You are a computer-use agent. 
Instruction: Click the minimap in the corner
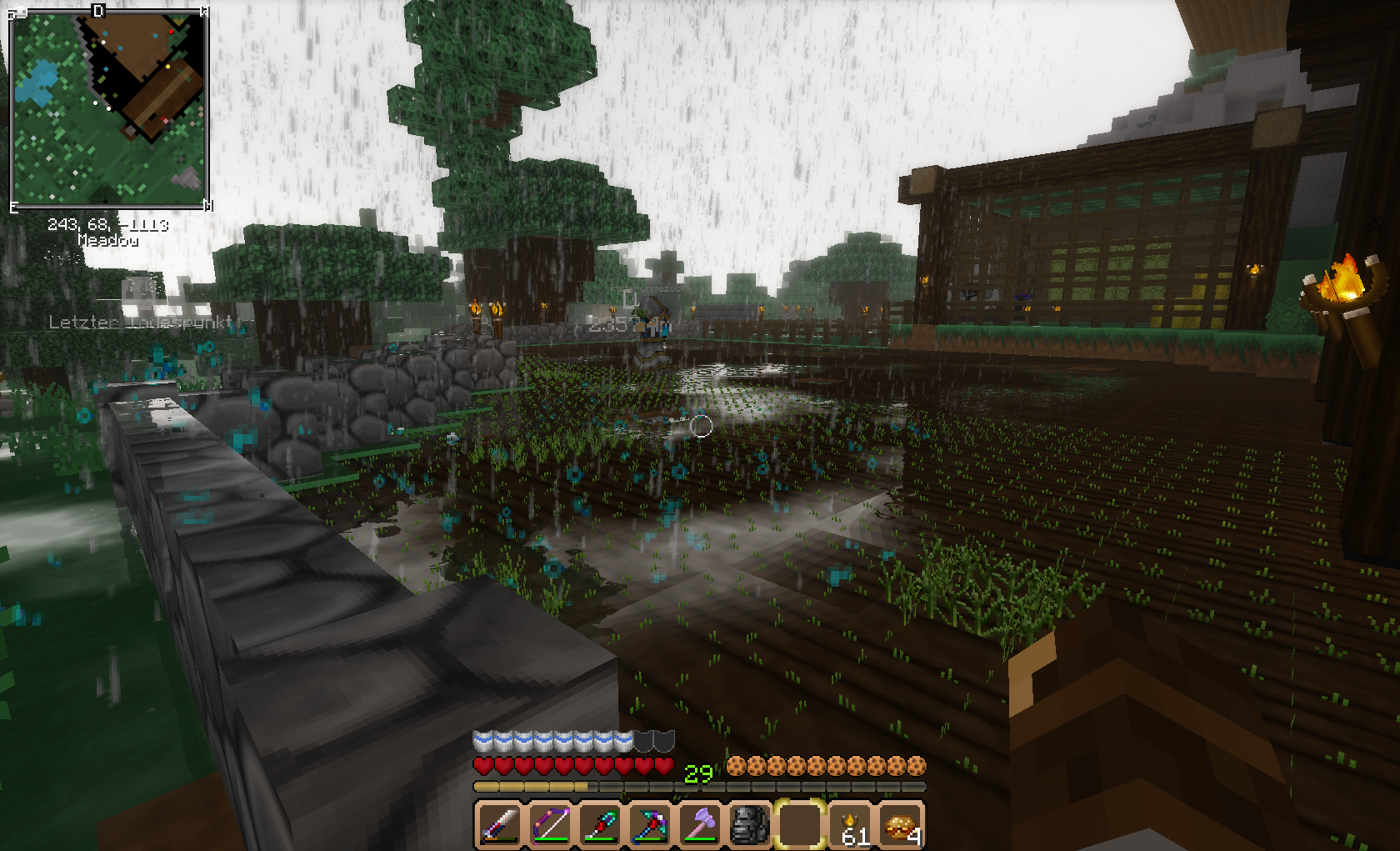click(x=108, y=108)
